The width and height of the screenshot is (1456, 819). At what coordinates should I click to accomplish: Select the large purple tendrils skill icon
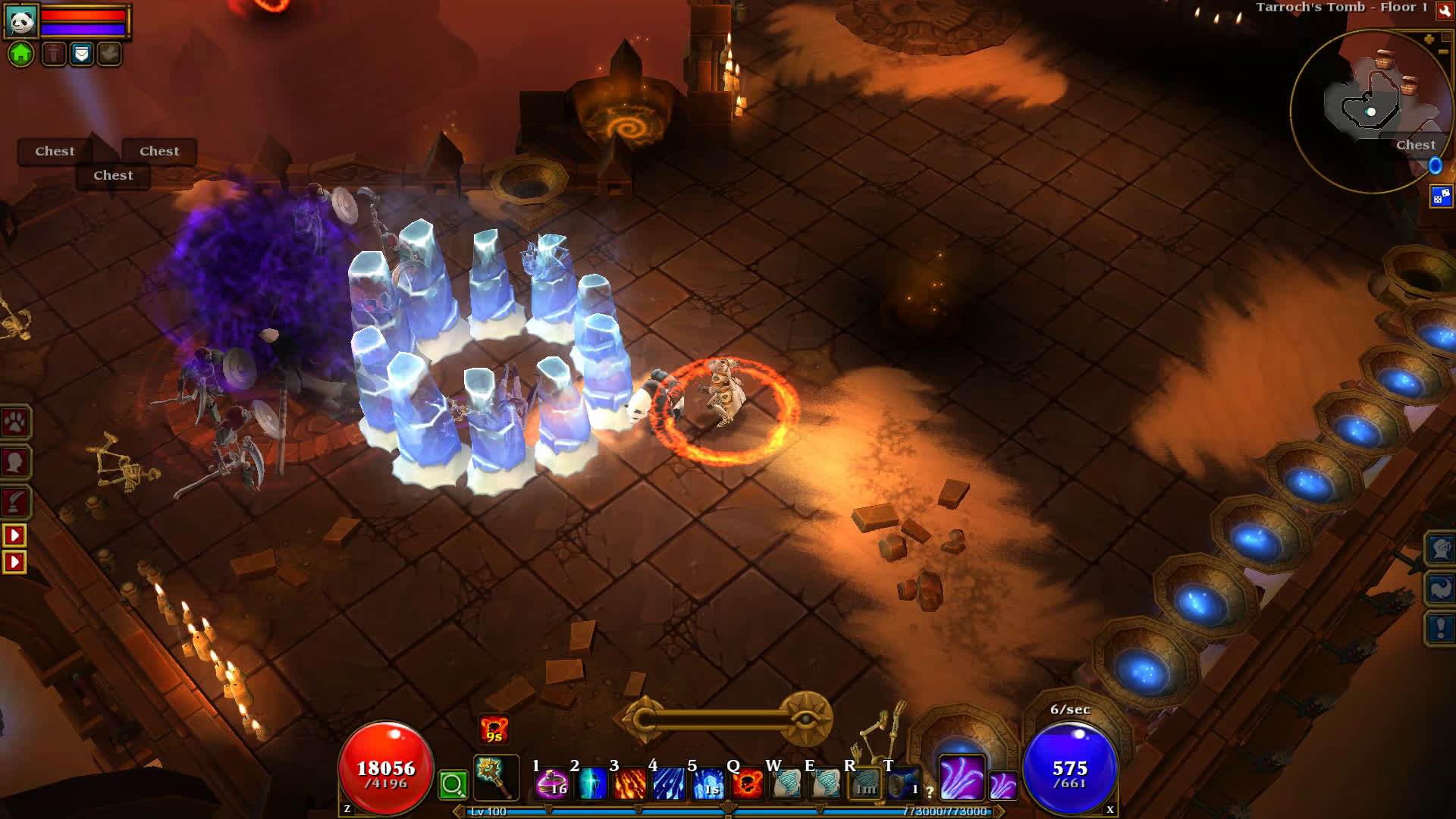click(962, 777)
